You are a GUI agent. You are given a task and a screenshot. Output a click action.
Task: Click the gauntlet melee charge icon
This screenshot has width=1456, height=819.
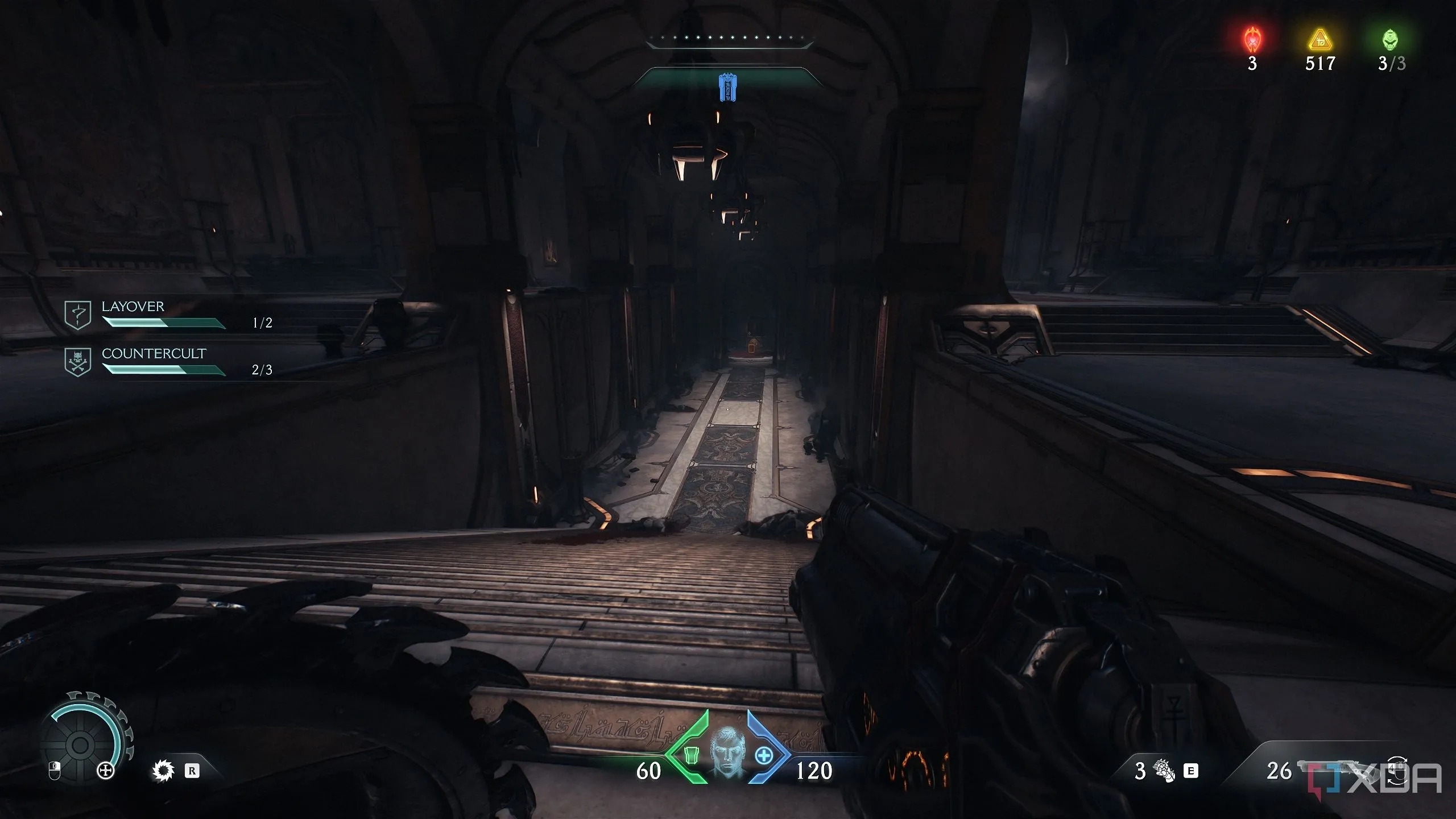point(1163,771)
